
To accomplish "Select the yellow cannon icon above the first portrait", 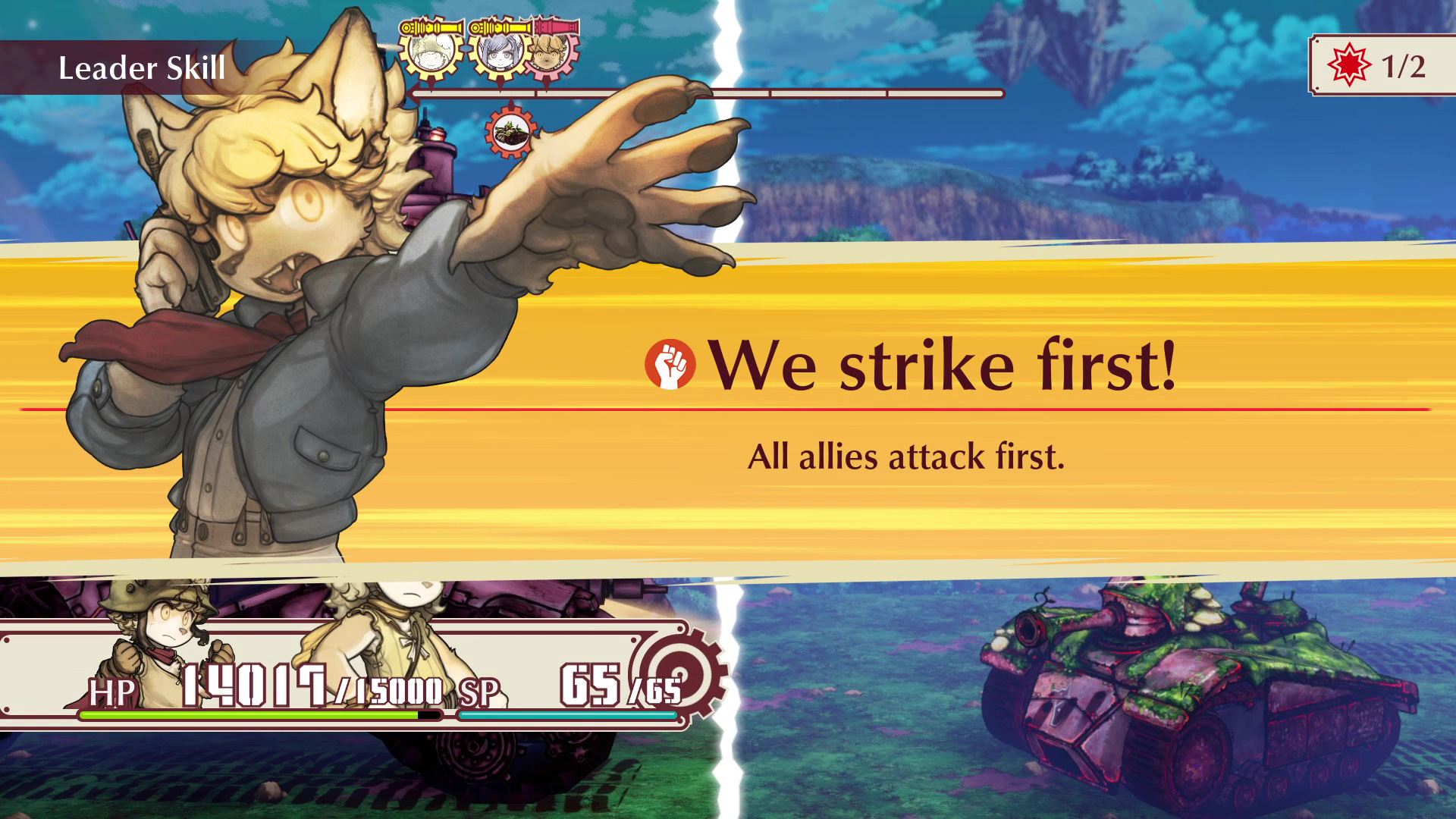I will (x=431, y=27).
